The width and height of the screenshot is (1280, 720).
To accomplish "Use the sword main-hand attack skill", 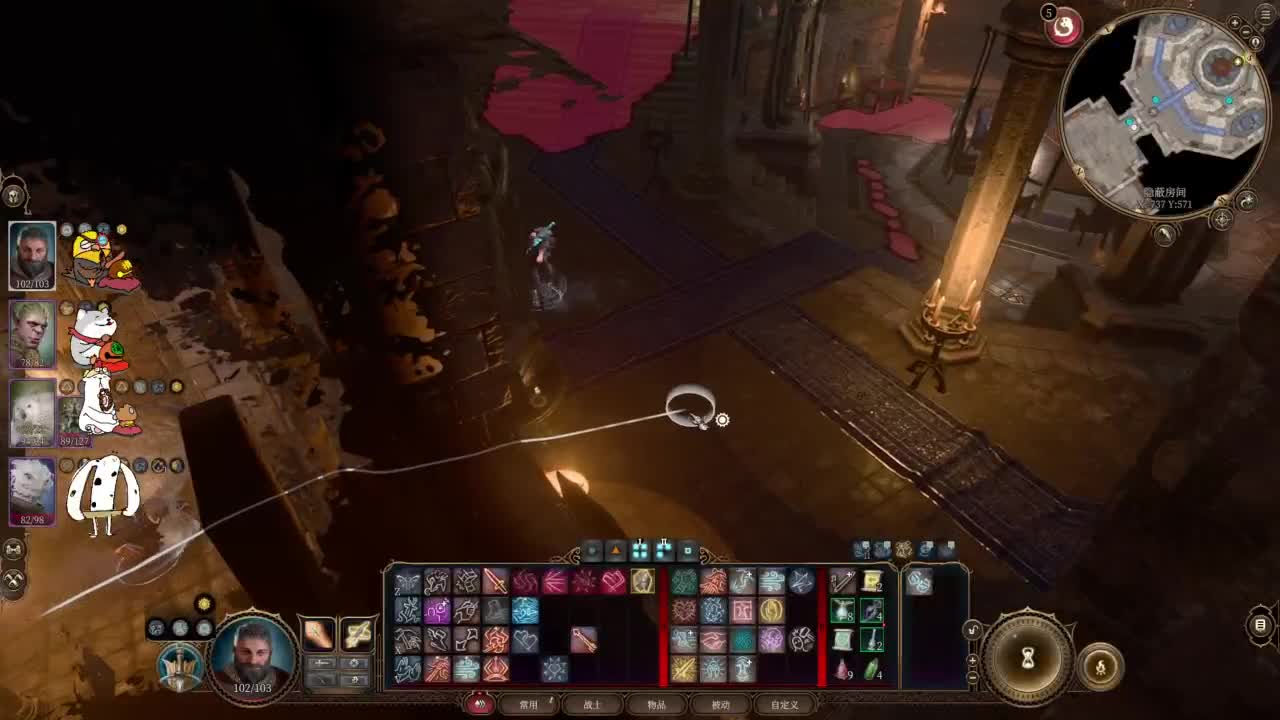I will pos(495,581).
